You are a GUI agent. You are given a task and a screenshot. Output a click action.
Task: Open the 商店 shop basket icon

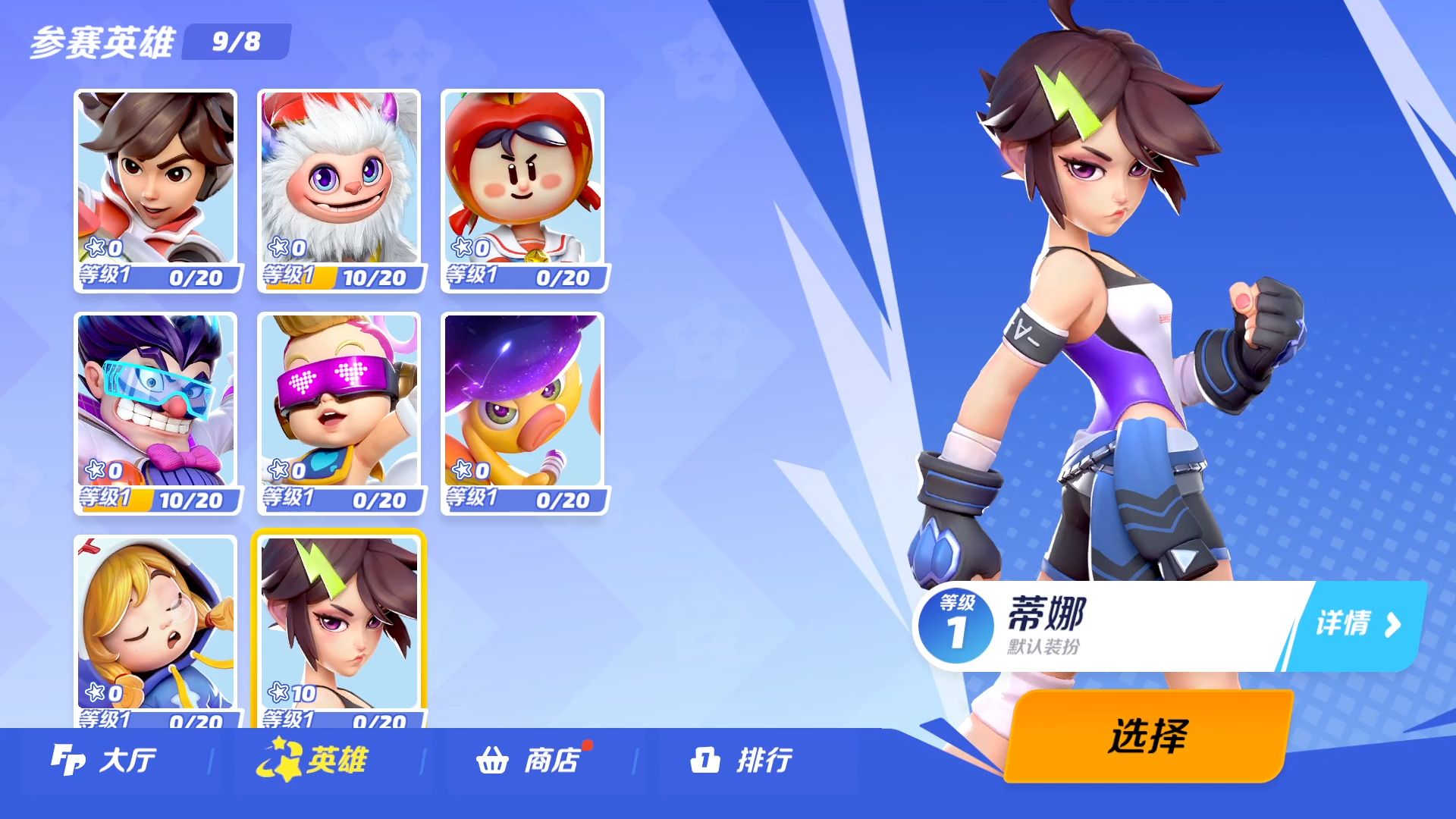click(x=494, y=761)
